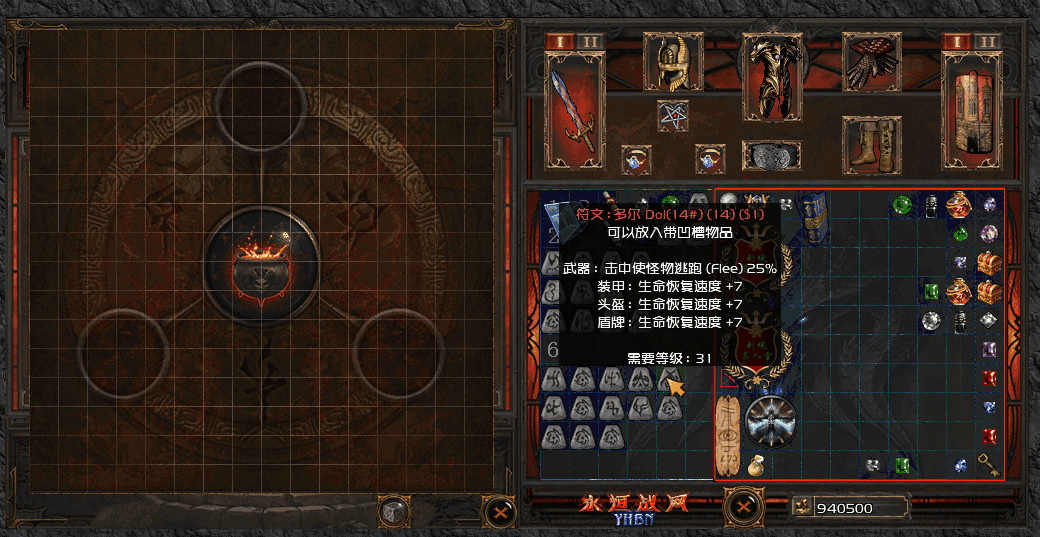This screenshot has width=1040, height=537.
Task: Close the cube panel with its X button
Action: (496, 511)
